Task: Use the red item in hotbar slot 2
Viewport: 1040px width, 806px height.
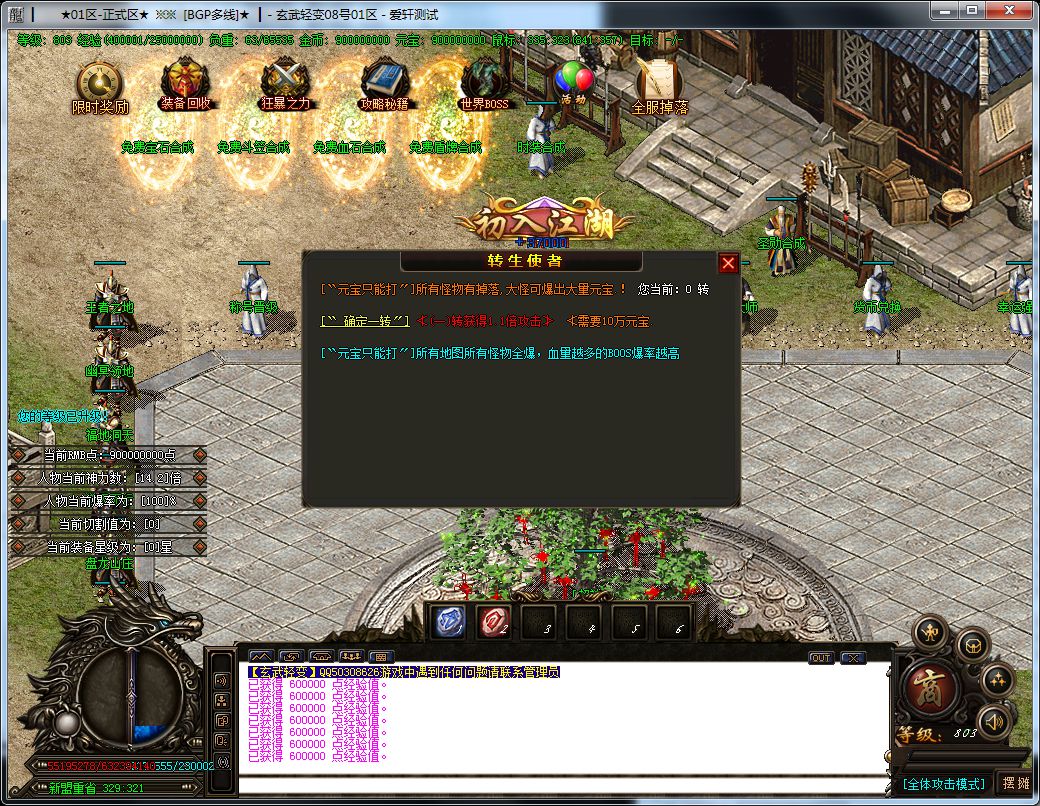Action: (x=493, y=621)
